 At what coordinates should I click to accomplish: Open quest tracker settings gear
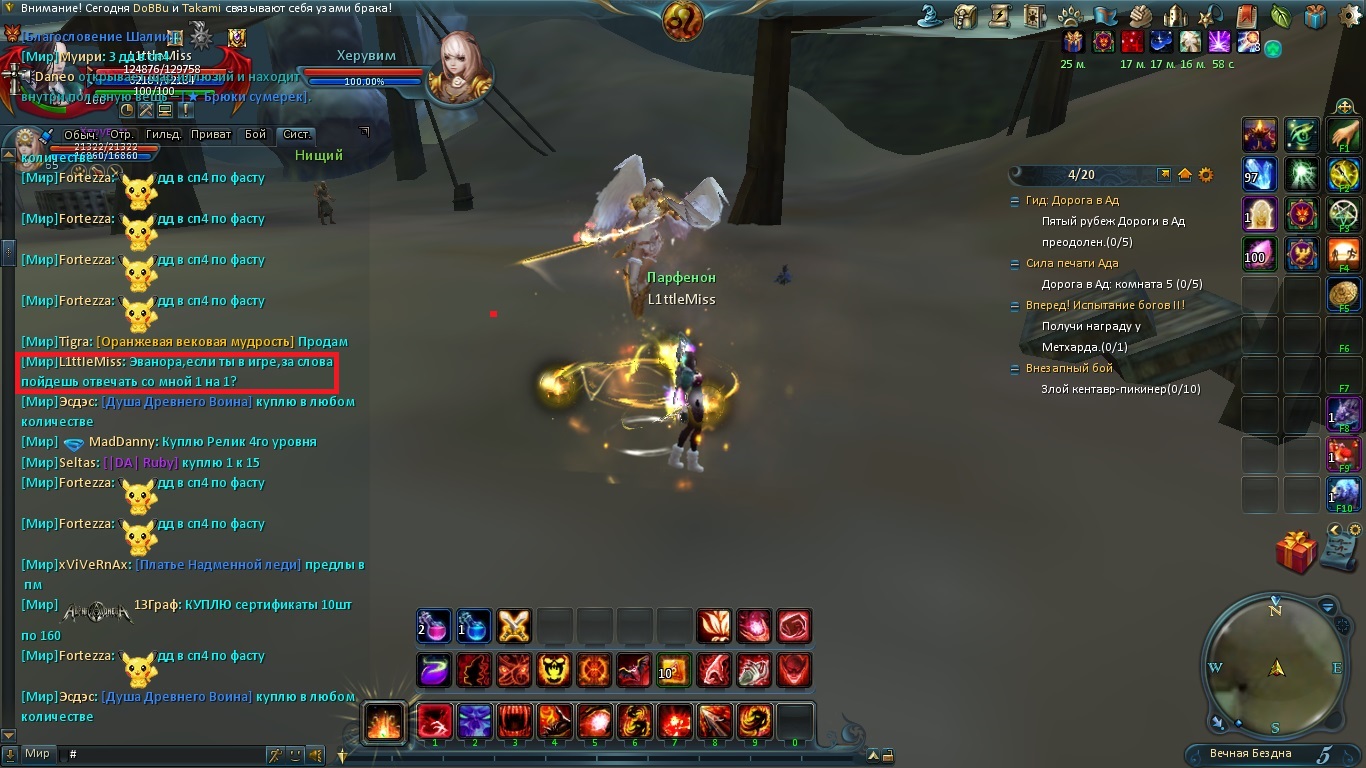[1206, 175]
